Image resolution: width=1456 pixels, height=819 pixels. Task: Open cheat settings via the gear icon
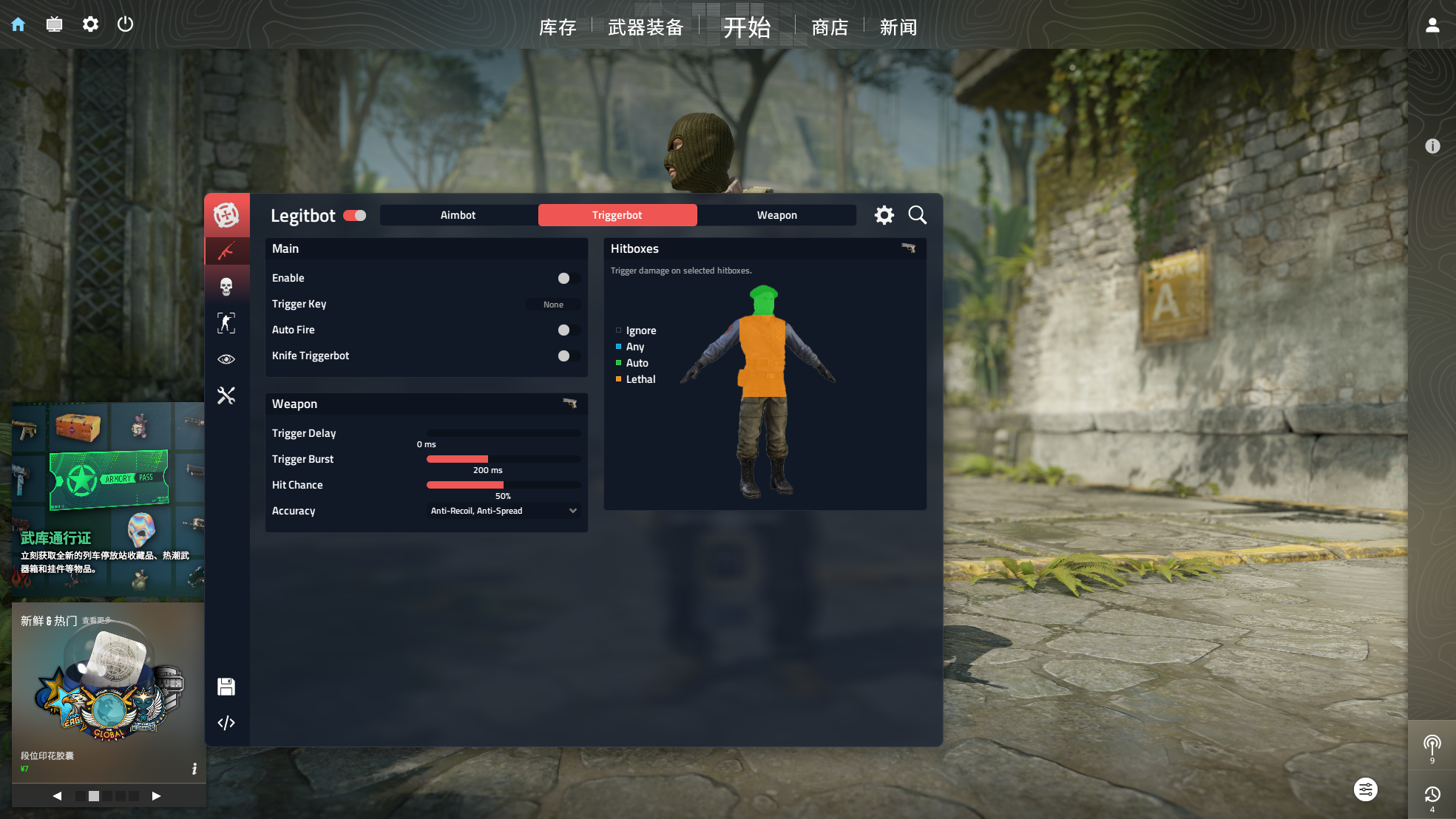point(884,215)
